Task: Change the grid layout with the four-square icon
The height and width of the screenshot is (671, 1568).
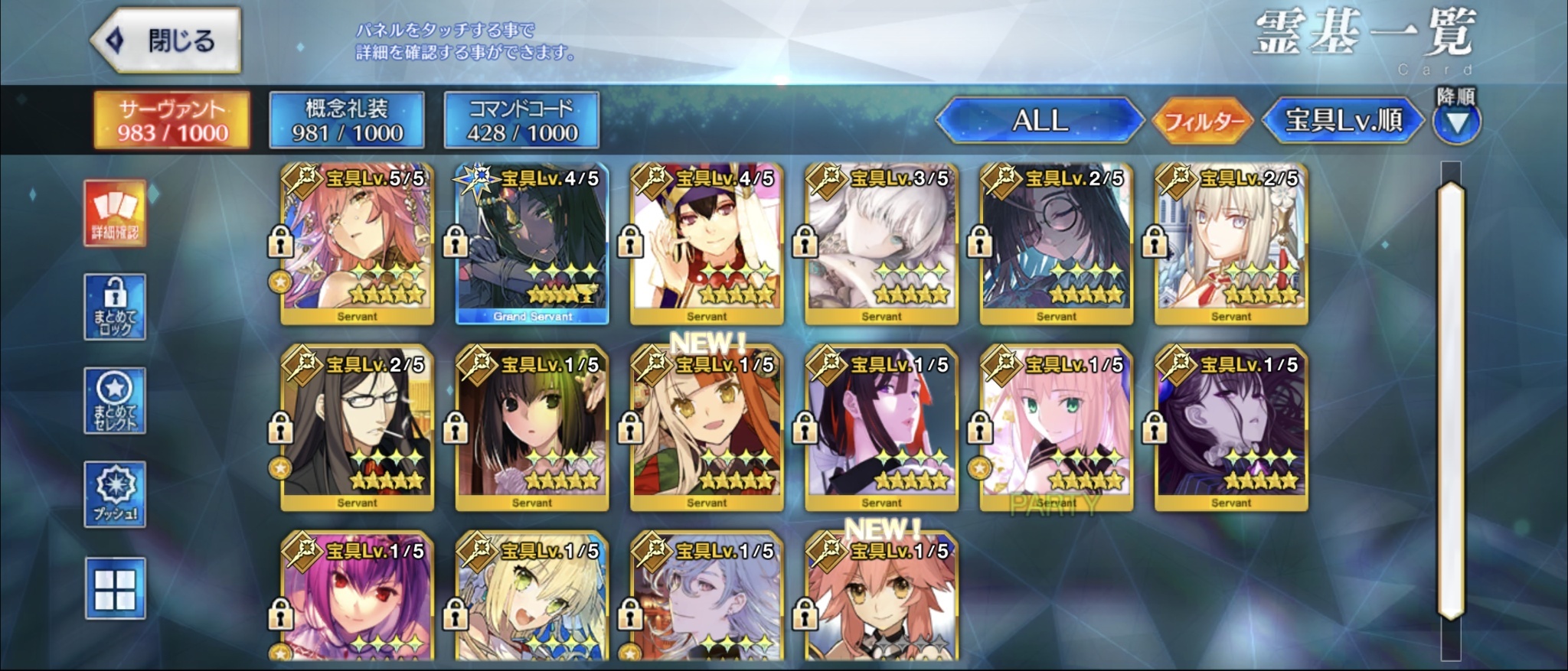Action: point(115,588)
